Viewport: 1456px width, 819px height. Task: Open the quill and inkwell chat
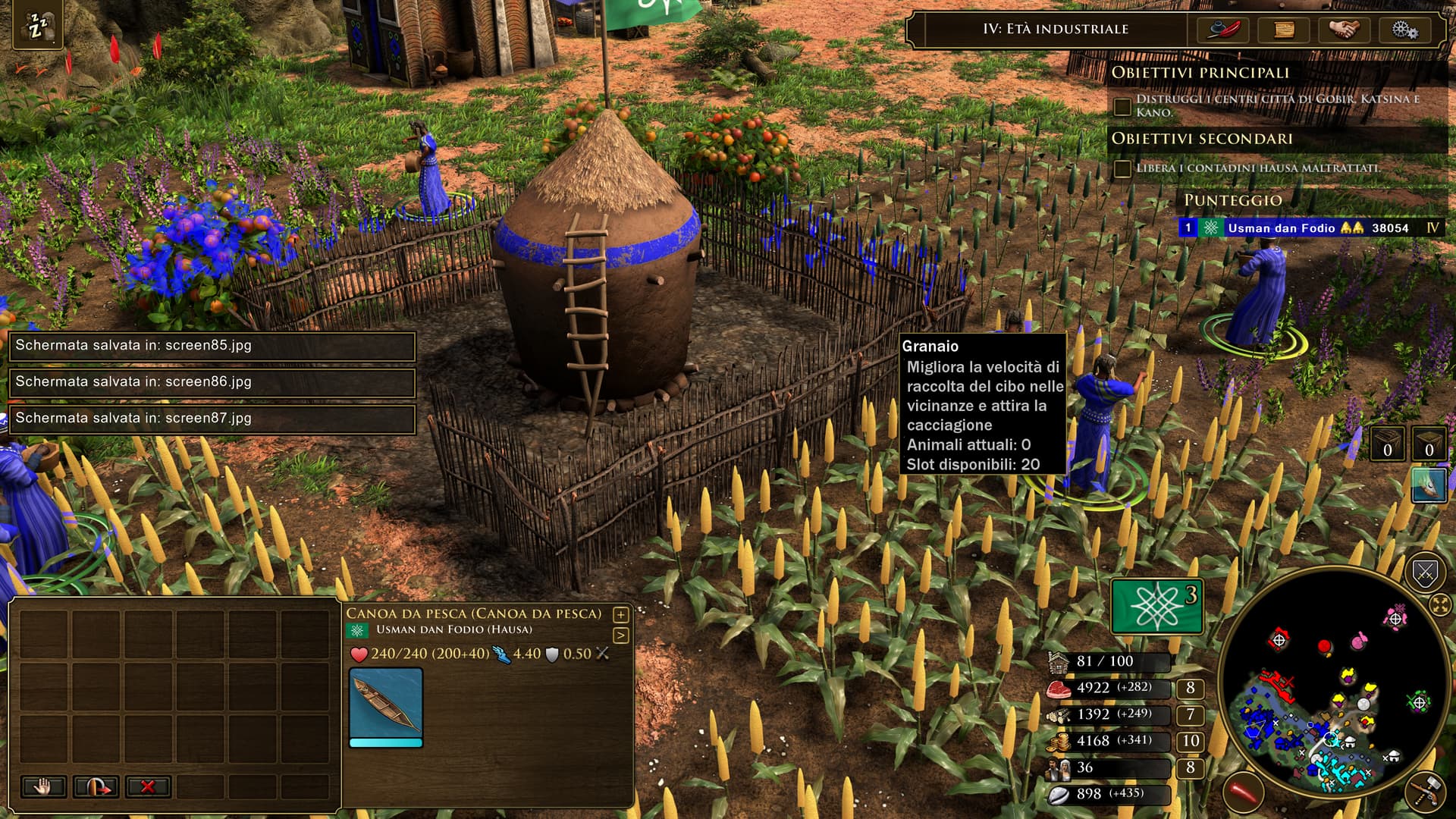tap(1223, 30)
